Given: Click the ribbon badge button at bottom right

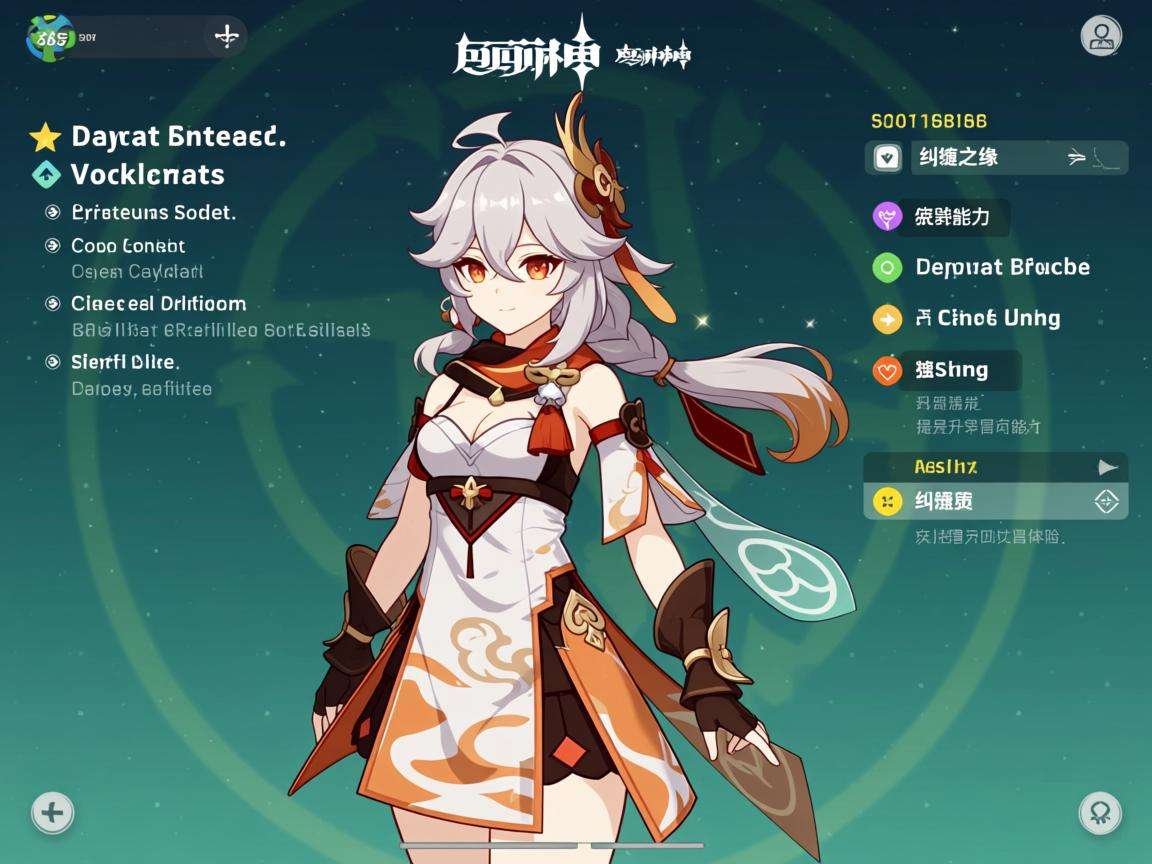Looking at the screenshot, I should 1100,812.
